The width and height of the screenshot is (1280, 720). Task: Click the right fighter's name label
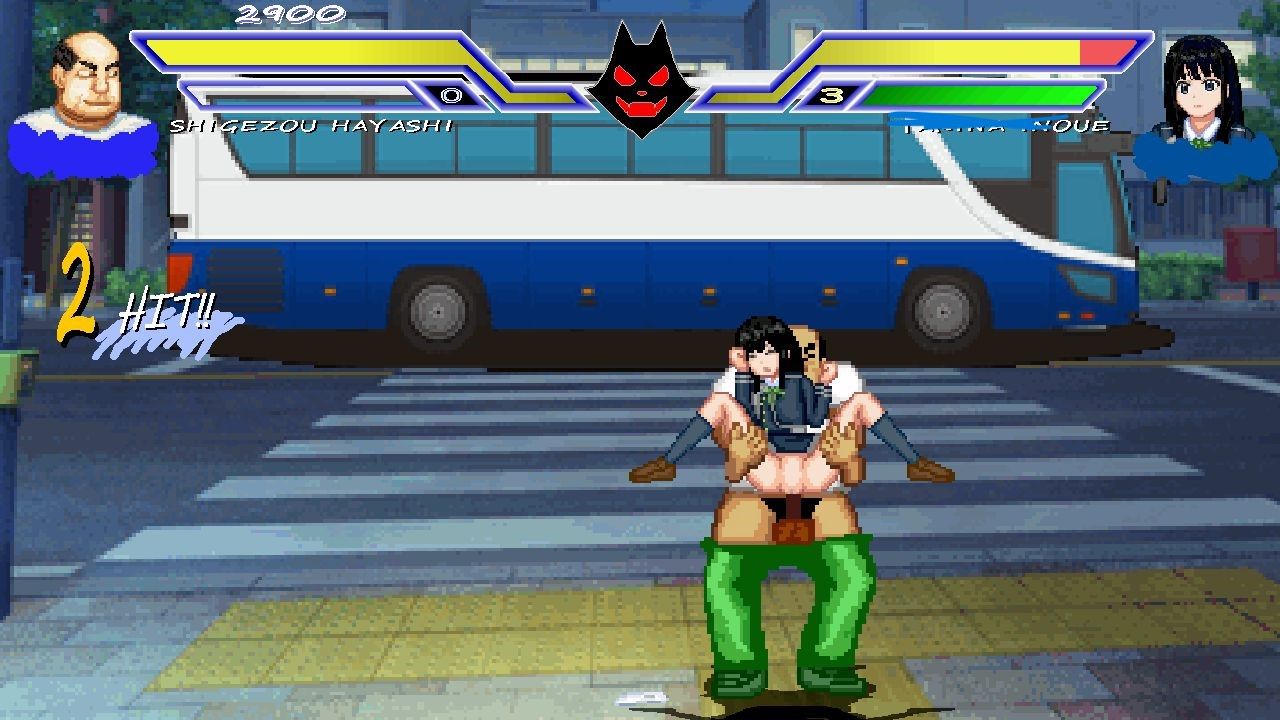point(1005,125)
